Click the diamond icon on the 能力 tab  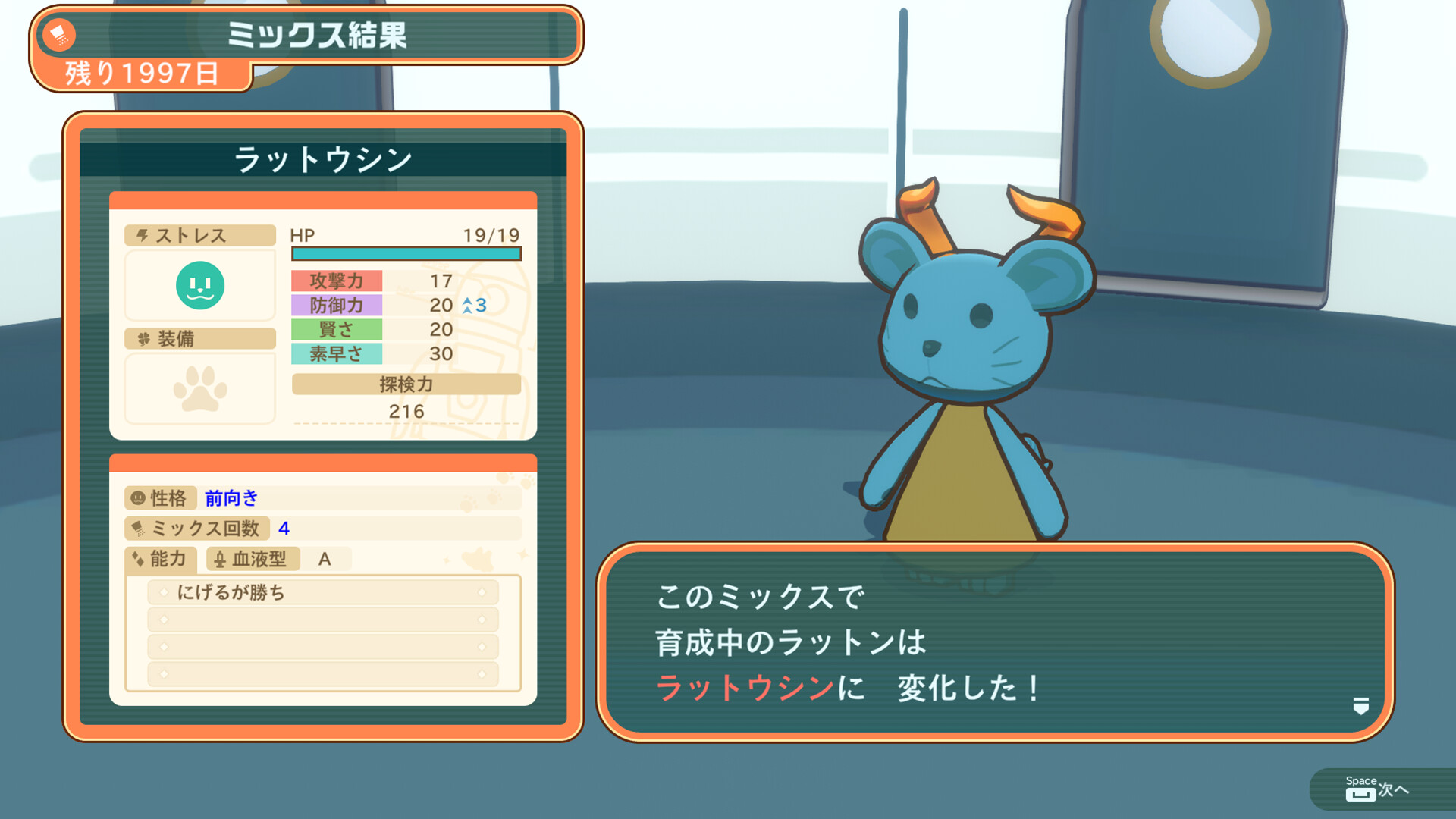[x=137, y=560]
